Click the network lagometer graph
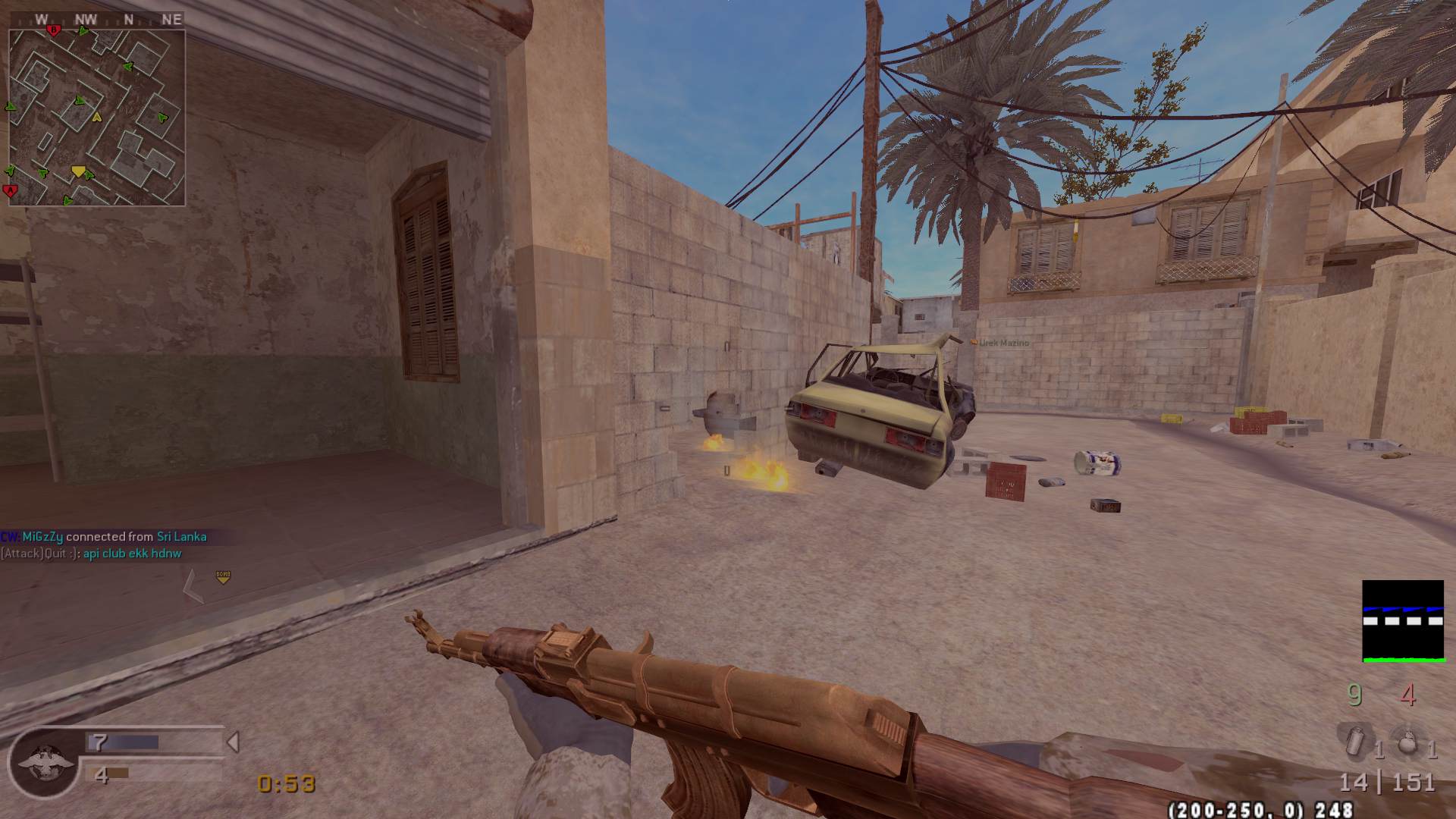Screen dimensions: 1456x819 click(x=1402, y=621)
